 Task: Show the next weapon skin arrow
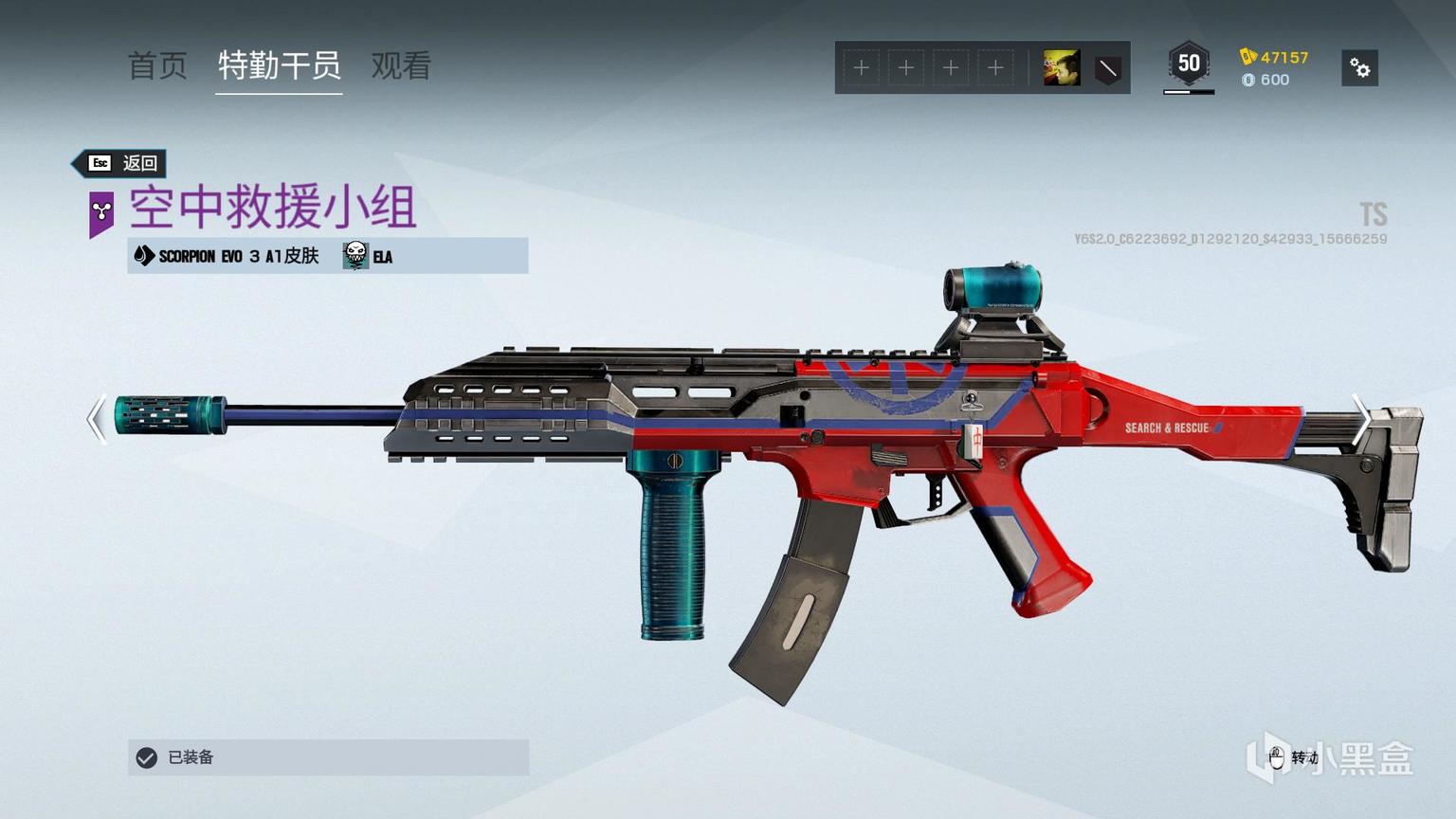(1359, 418)
